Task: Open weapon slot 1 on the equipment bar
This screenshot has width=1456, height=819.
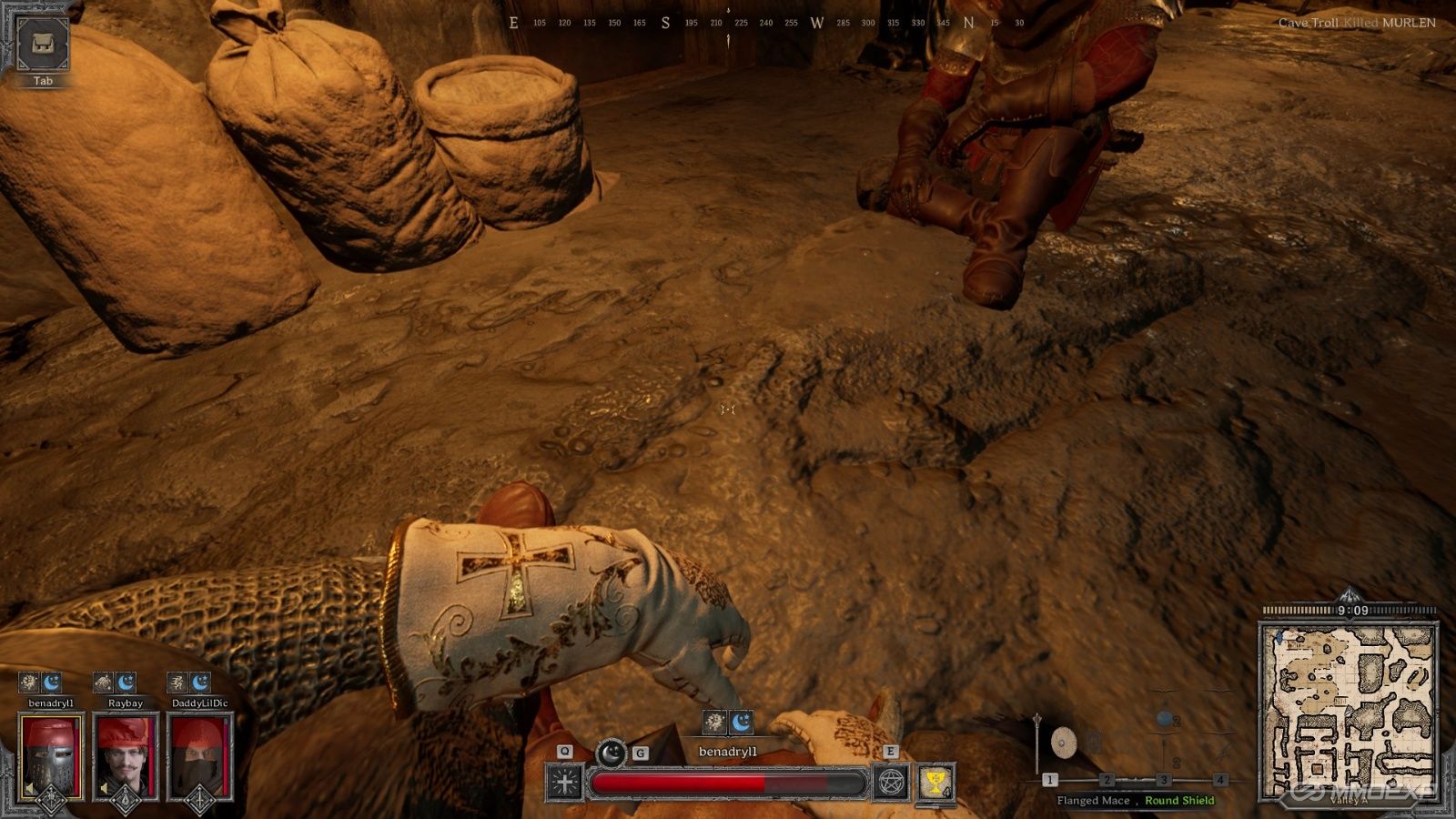Action: pos(1052,779)
